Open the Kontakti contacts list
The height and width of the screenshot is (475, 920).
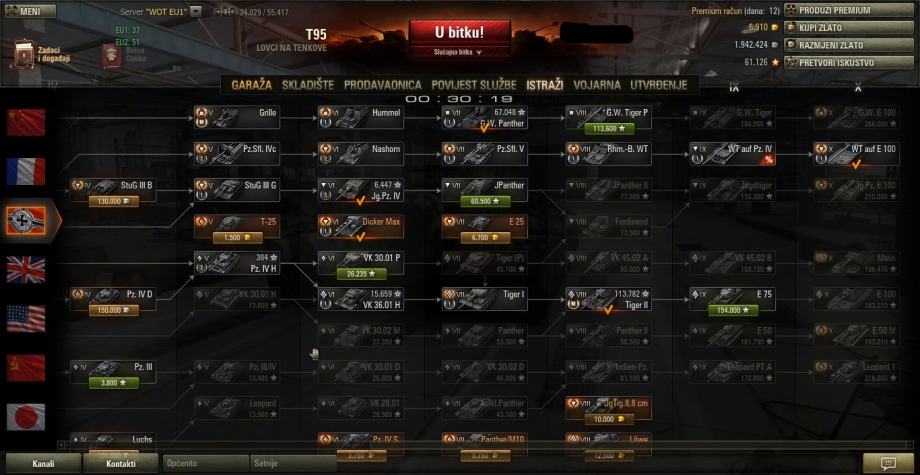tap(121, 464)
